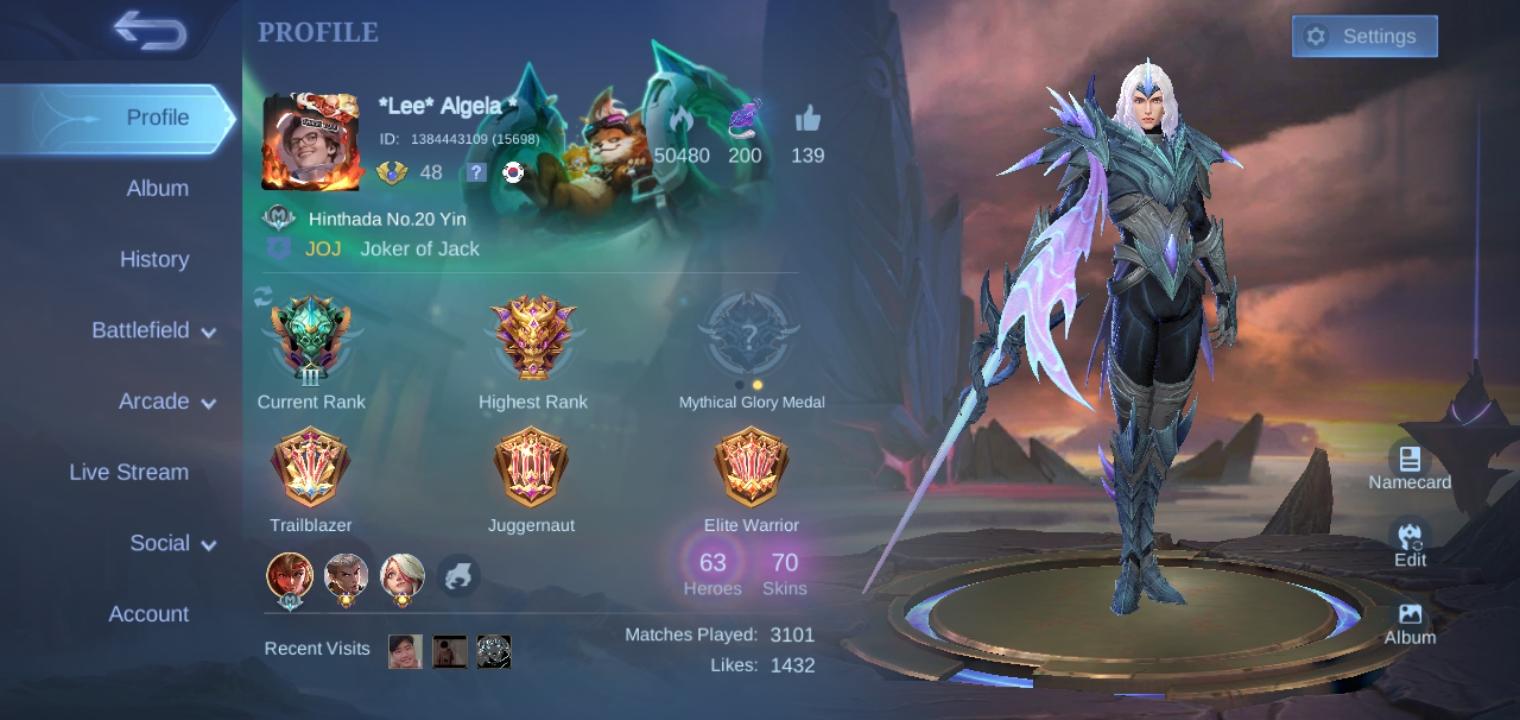This screenshot has height=720, width=1520.
Task: Click the thumbs-up likes icon
Action: click(x=808, y=121)
